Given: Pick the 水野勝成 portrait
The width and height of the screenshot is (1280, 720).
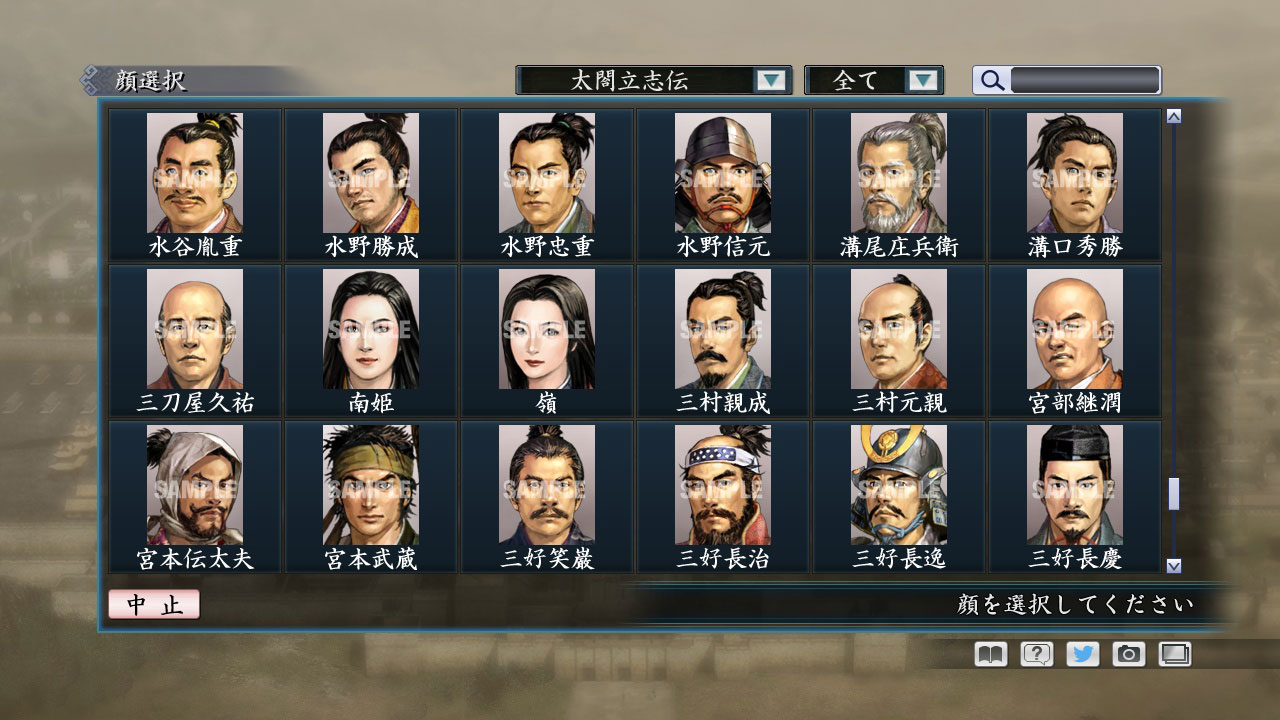Looking at the screenshot, I should (371, 175).
